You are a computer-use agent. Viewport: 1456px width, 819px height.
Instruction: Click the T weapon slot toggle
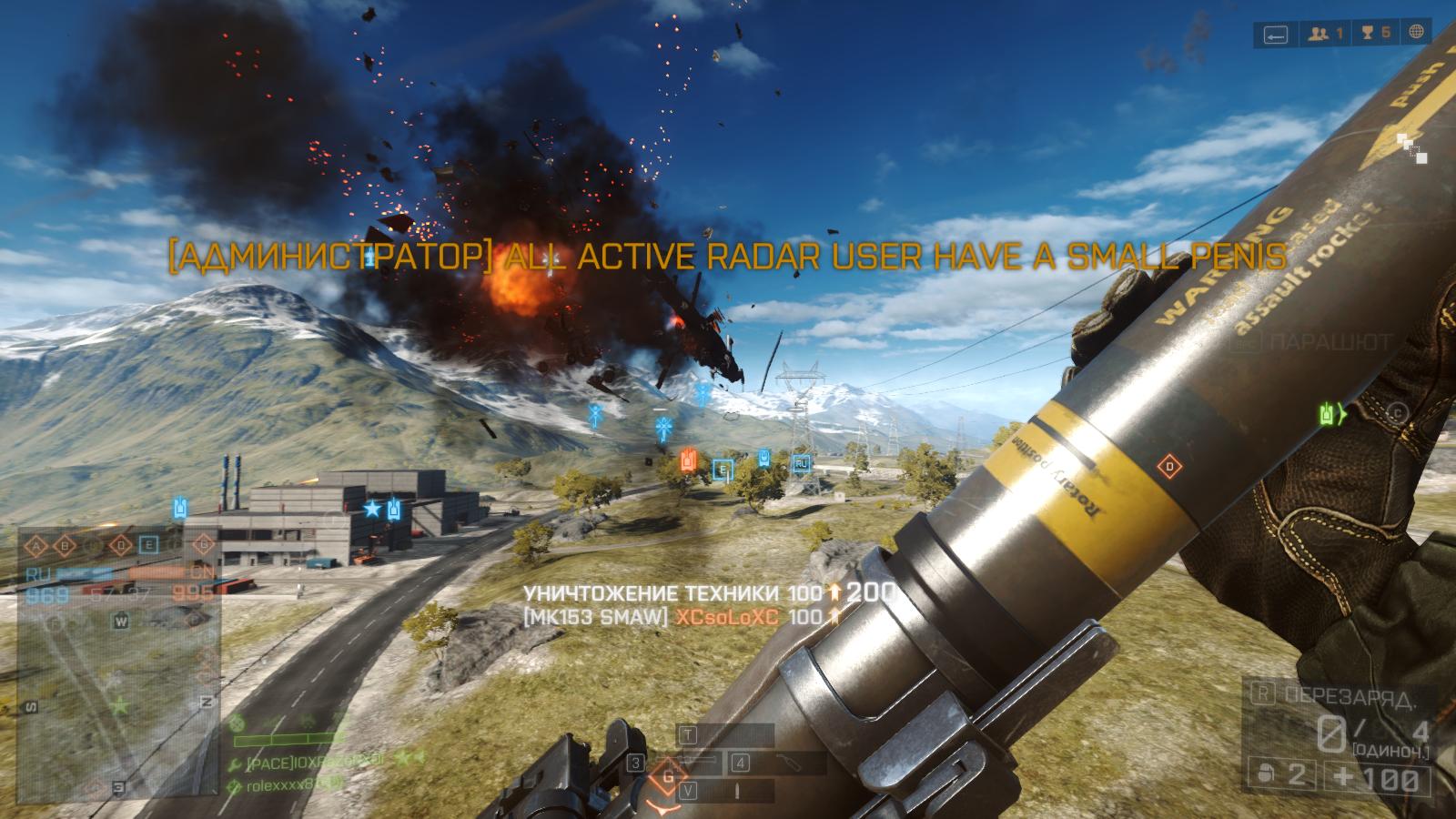click(x=689, y=734)
